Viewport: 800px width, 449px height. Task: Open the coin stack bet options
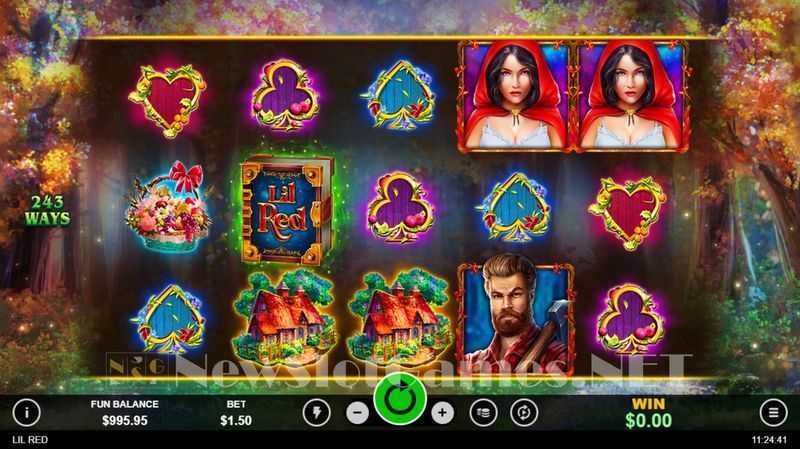[484, 411]
